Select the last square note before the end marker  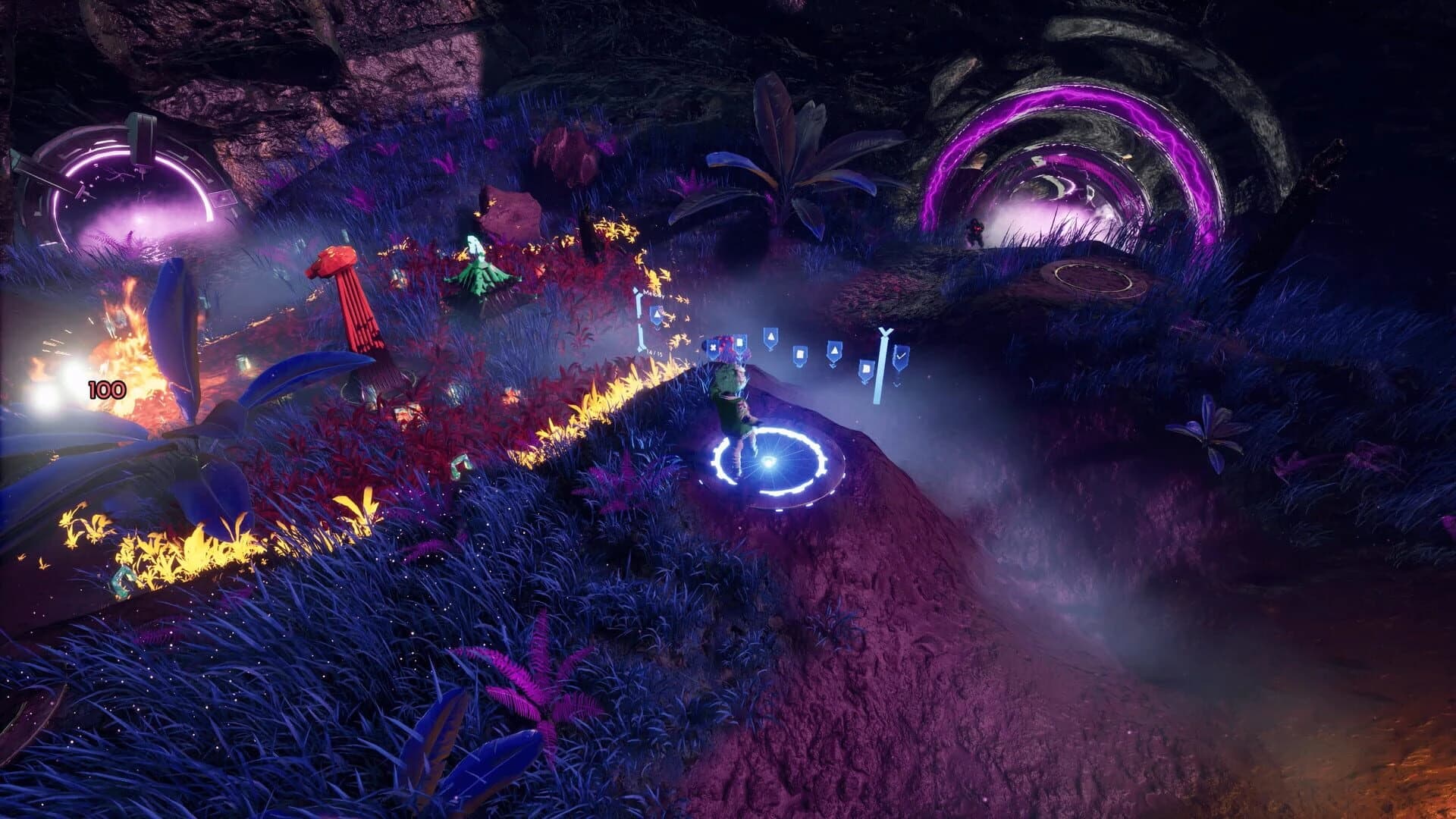coord(865,370)
